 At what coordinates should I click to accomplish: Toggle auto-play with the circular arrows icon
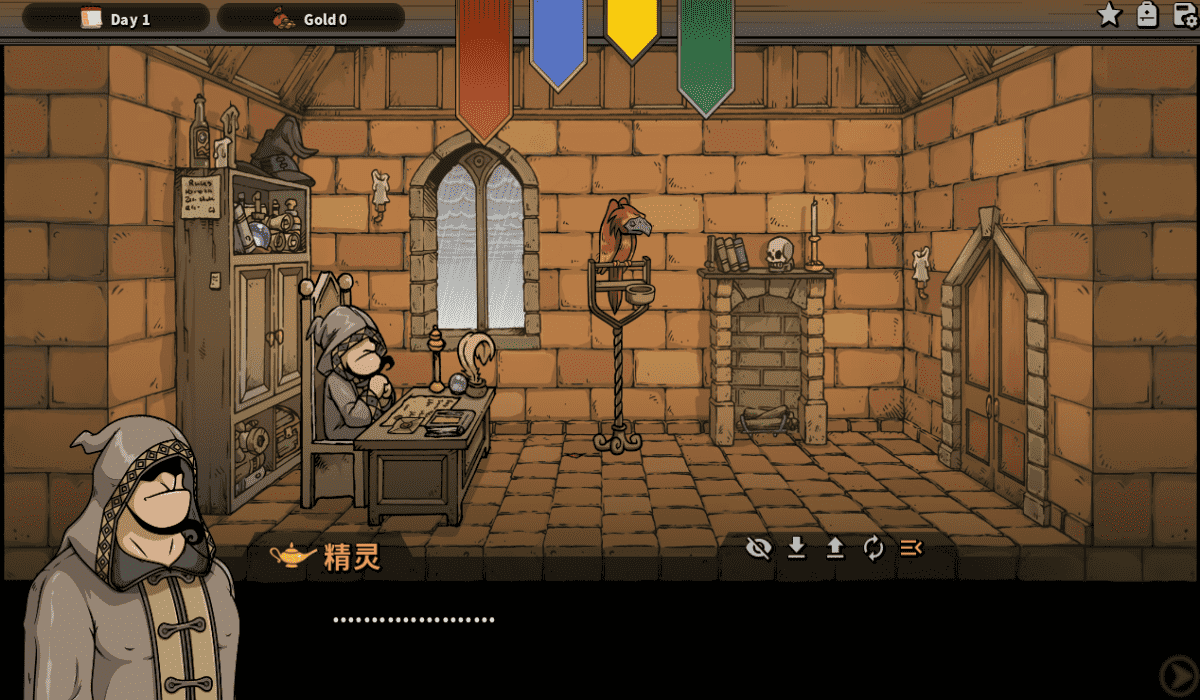873,548
